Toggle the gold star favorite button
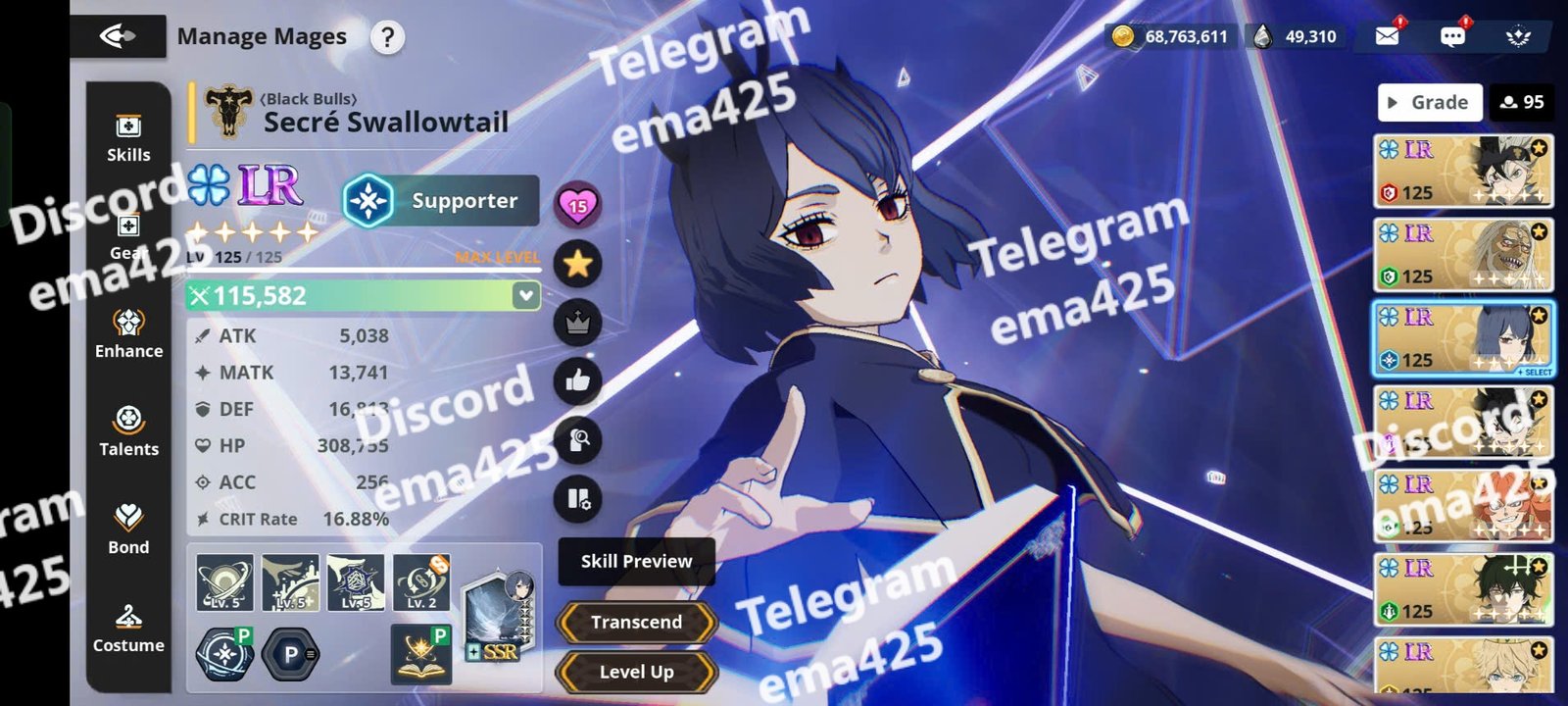 click(x=577, y=263)
